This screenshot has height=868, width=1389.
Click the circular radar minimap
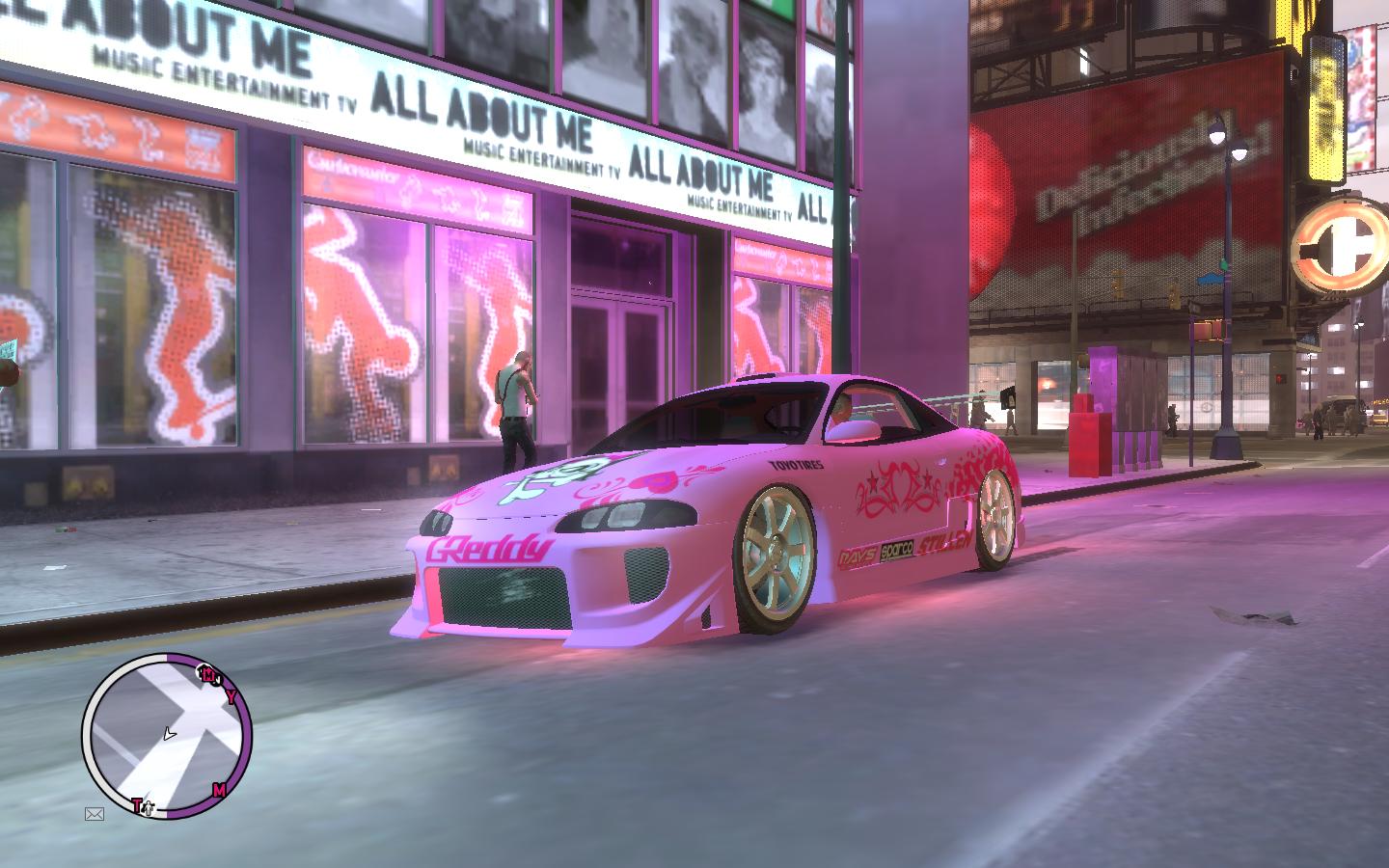167,735
